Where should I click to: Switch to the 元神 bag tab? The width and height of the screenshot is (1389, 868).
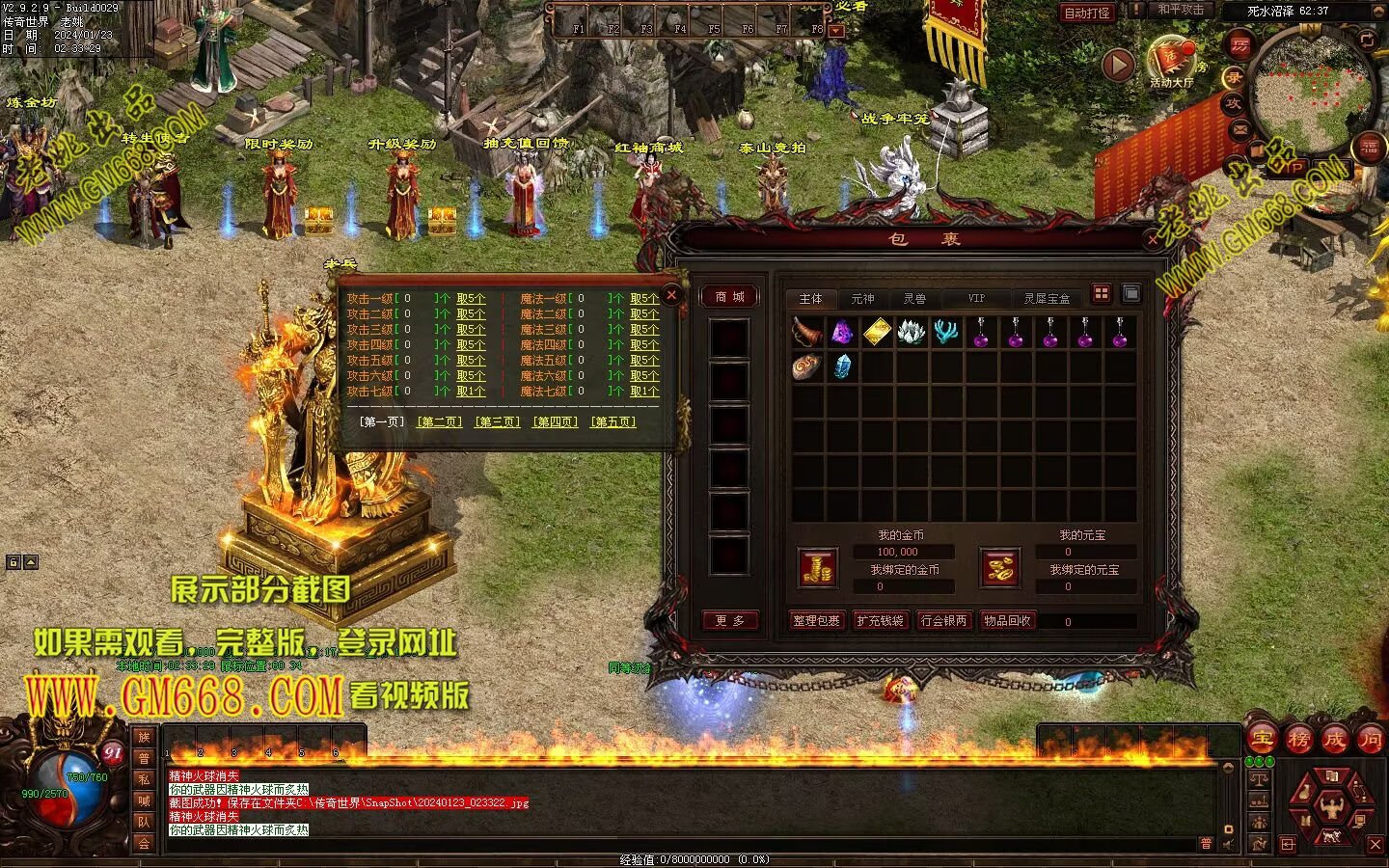(x=862, y=299)
